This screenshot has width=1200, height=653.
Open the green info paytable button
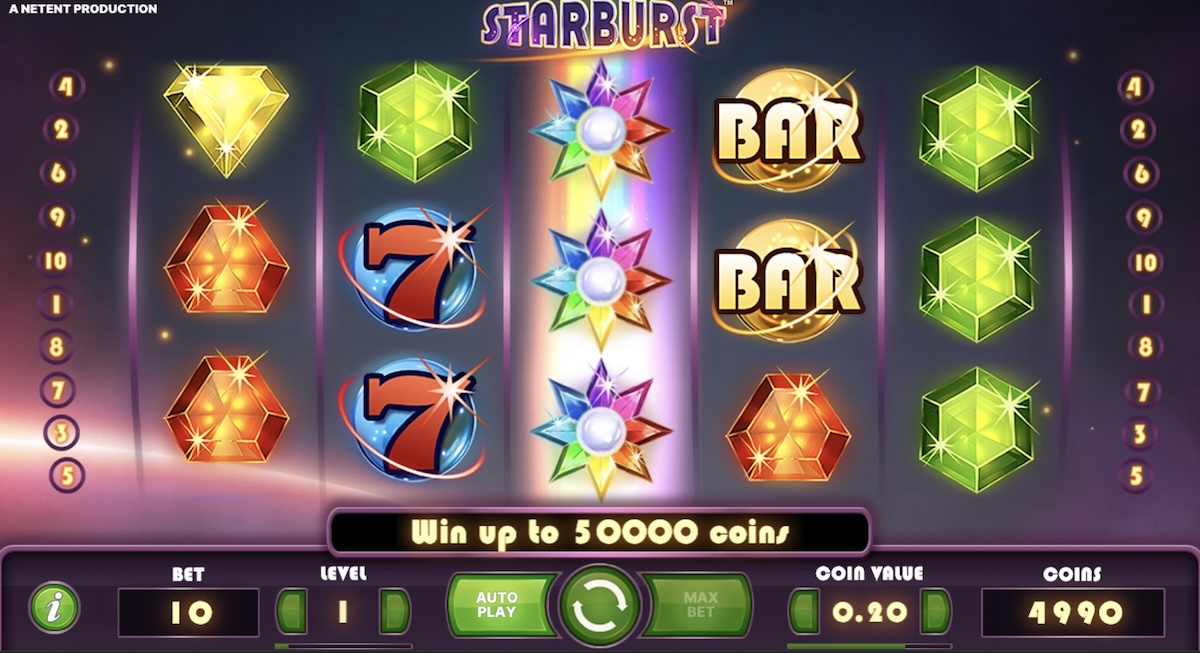click(55, 606)
